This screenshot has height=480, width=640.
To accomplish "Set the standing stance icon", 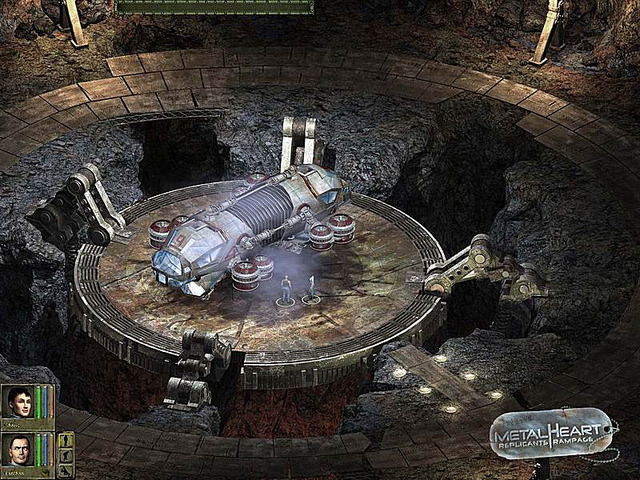I will 66,439.
